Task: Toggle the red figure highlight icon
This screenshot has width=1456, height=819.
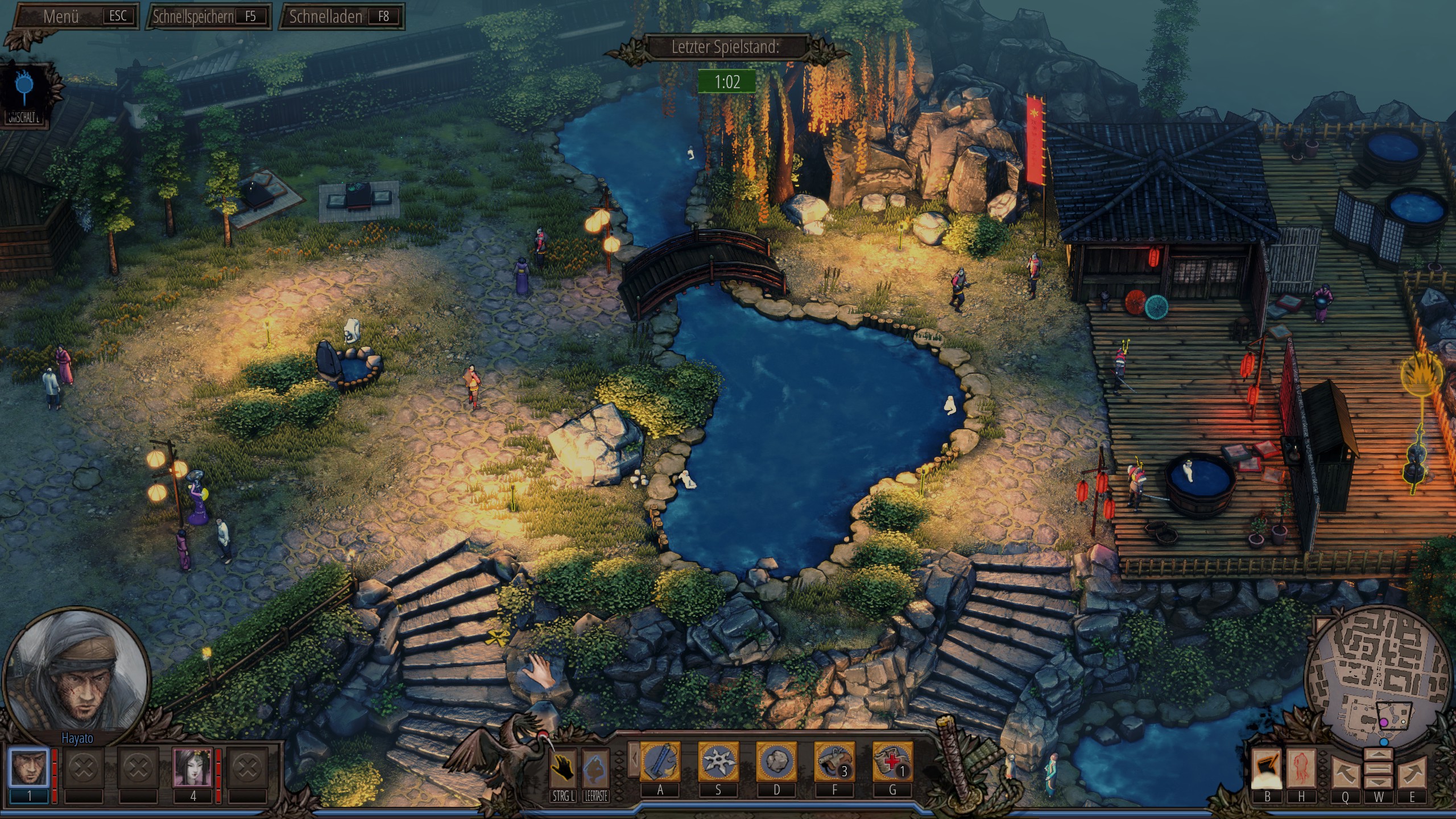Action: (x=1301, y=768)
